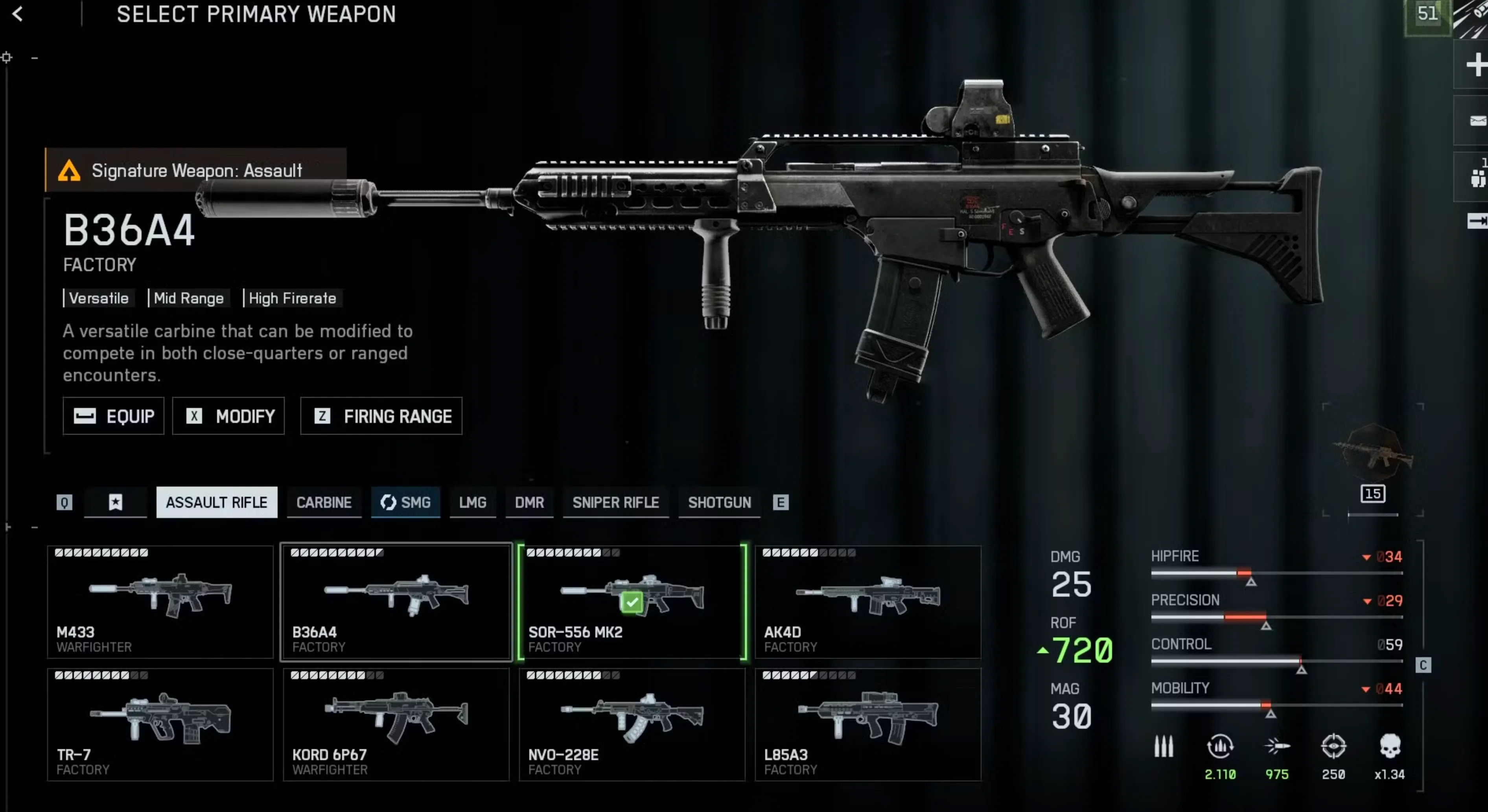1488x812 pixels.
Task: Toggle the favorite star filter
Action: [x=115, y=502]
